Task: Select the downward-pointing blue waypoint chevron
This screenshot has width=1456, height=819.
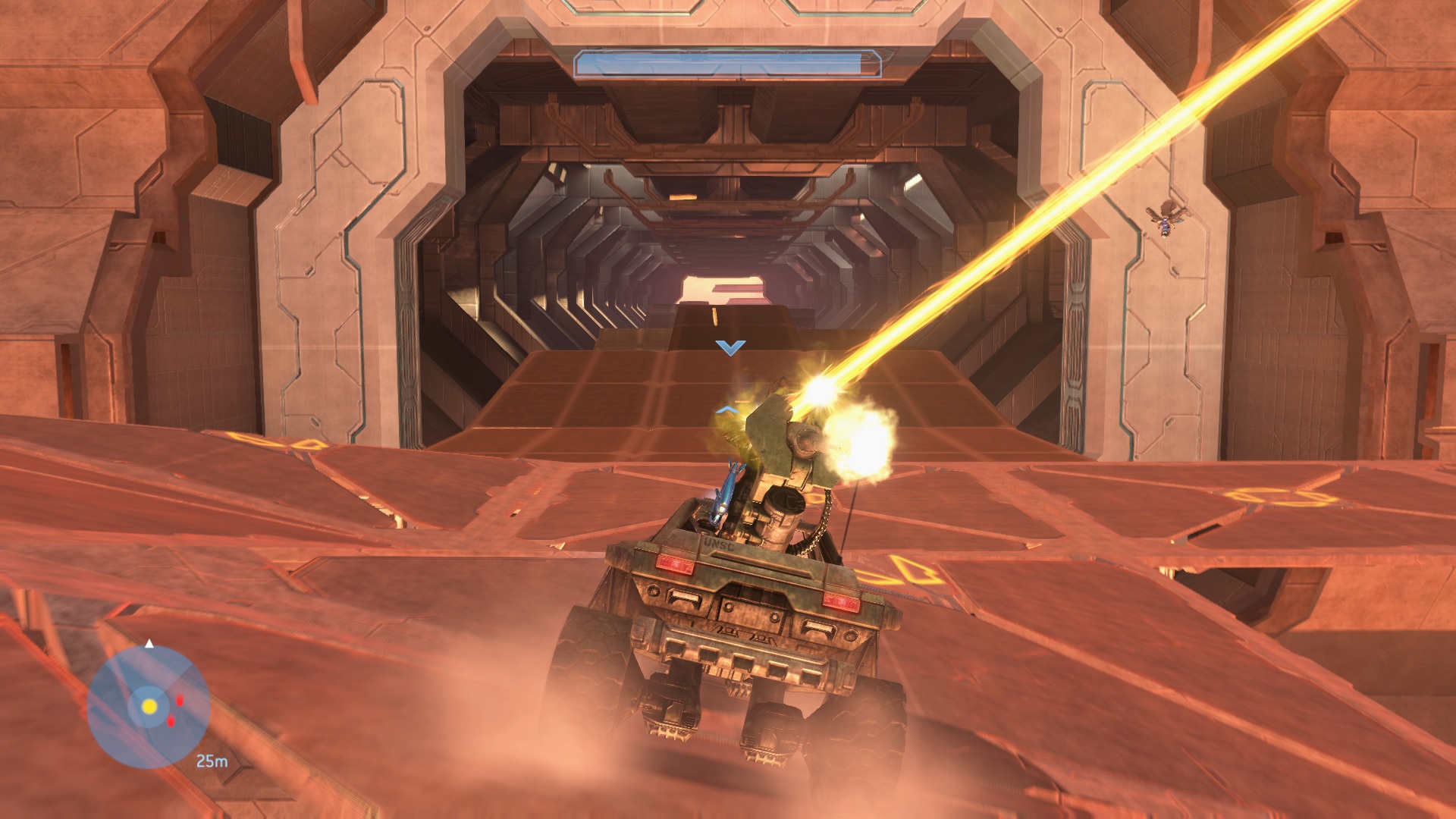Action: click(730, 347)
